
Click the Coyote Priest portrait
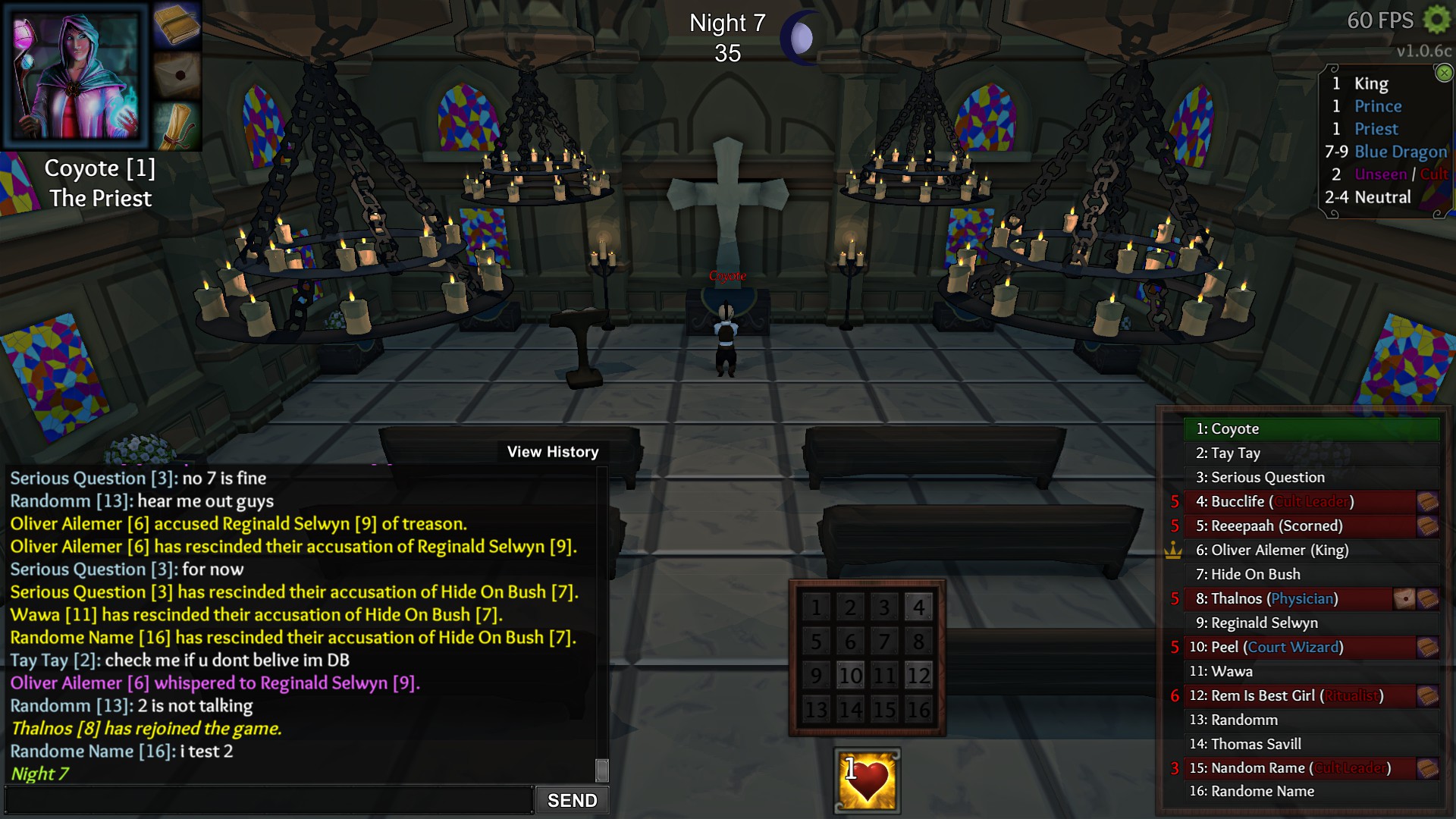(76, 76)
